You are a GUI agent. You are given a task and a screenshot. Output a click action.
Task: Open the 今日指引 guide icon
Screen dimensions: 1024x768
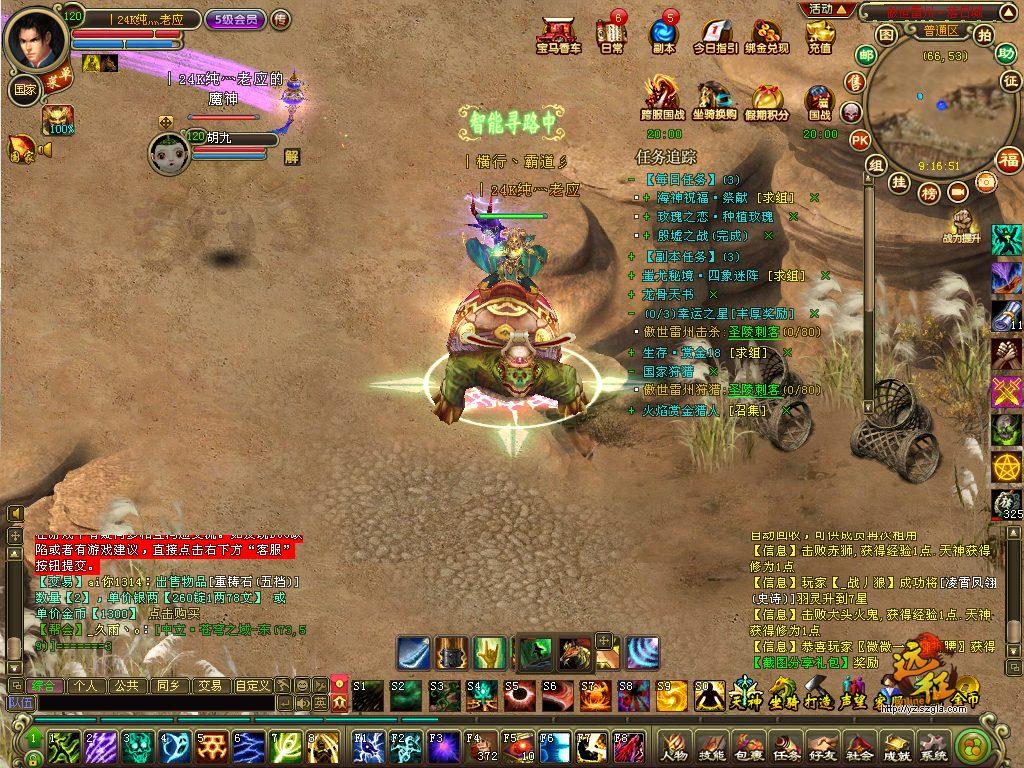click(x=716, y=35)
